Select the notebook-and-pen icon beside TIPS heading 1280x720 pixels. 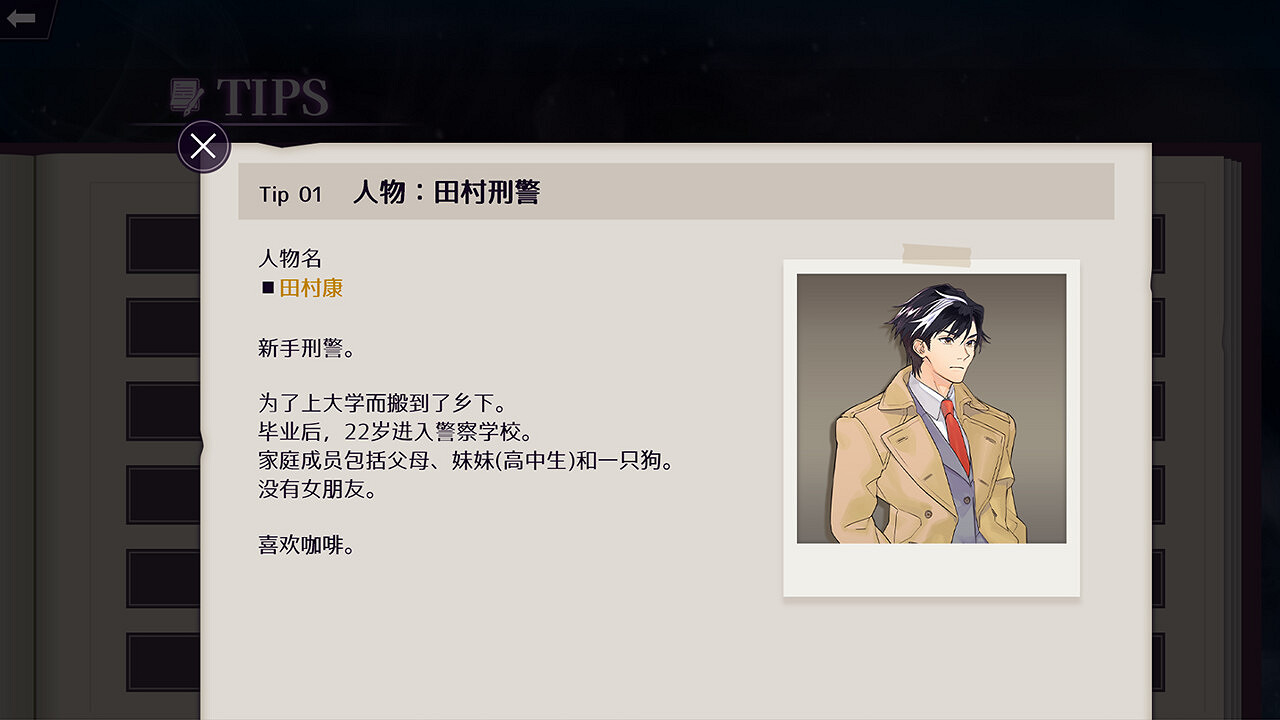(184, 95)
